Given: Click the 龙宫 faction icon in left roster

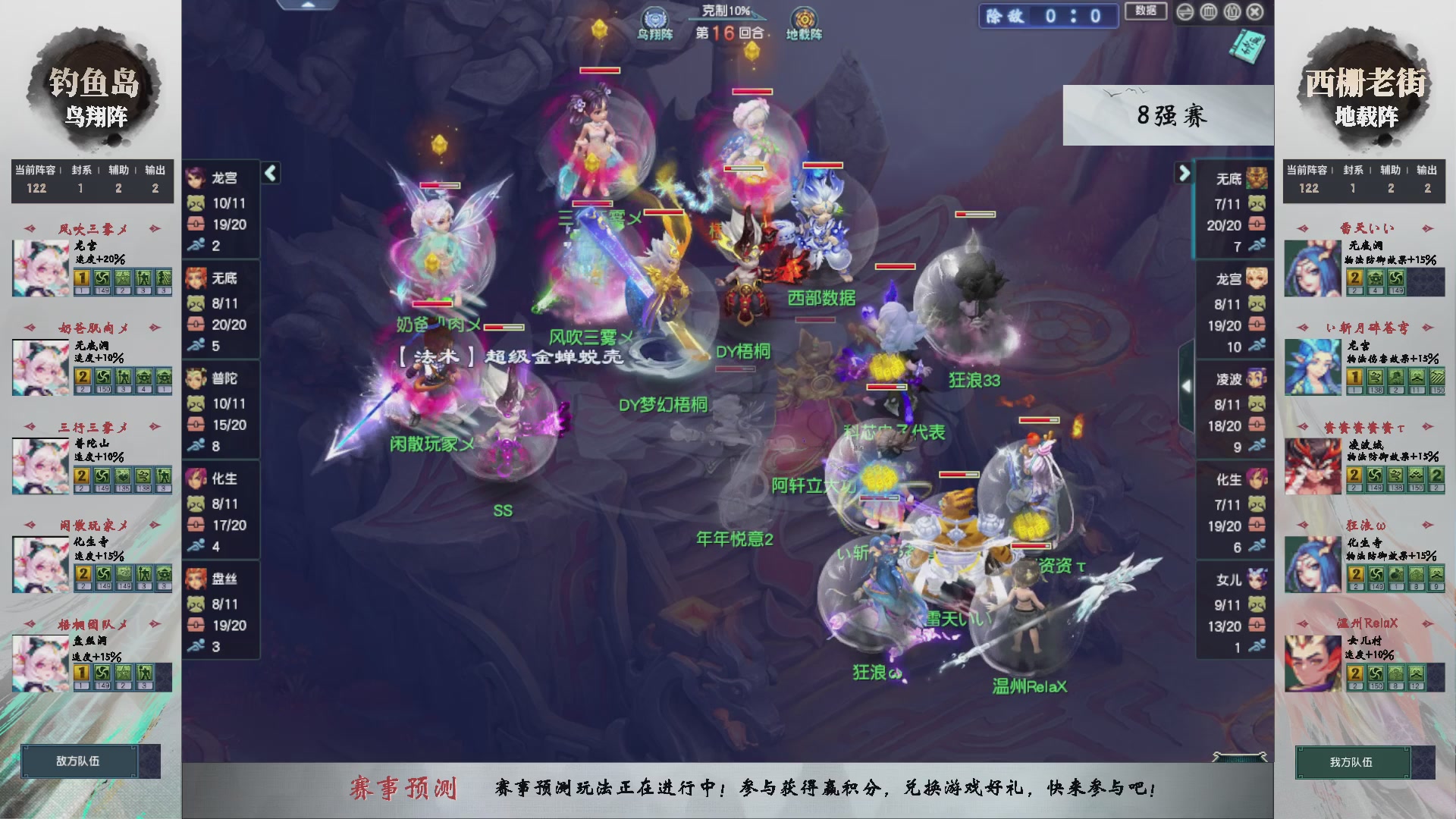Looking at the screenshot, I should click(x=196, y=177).
